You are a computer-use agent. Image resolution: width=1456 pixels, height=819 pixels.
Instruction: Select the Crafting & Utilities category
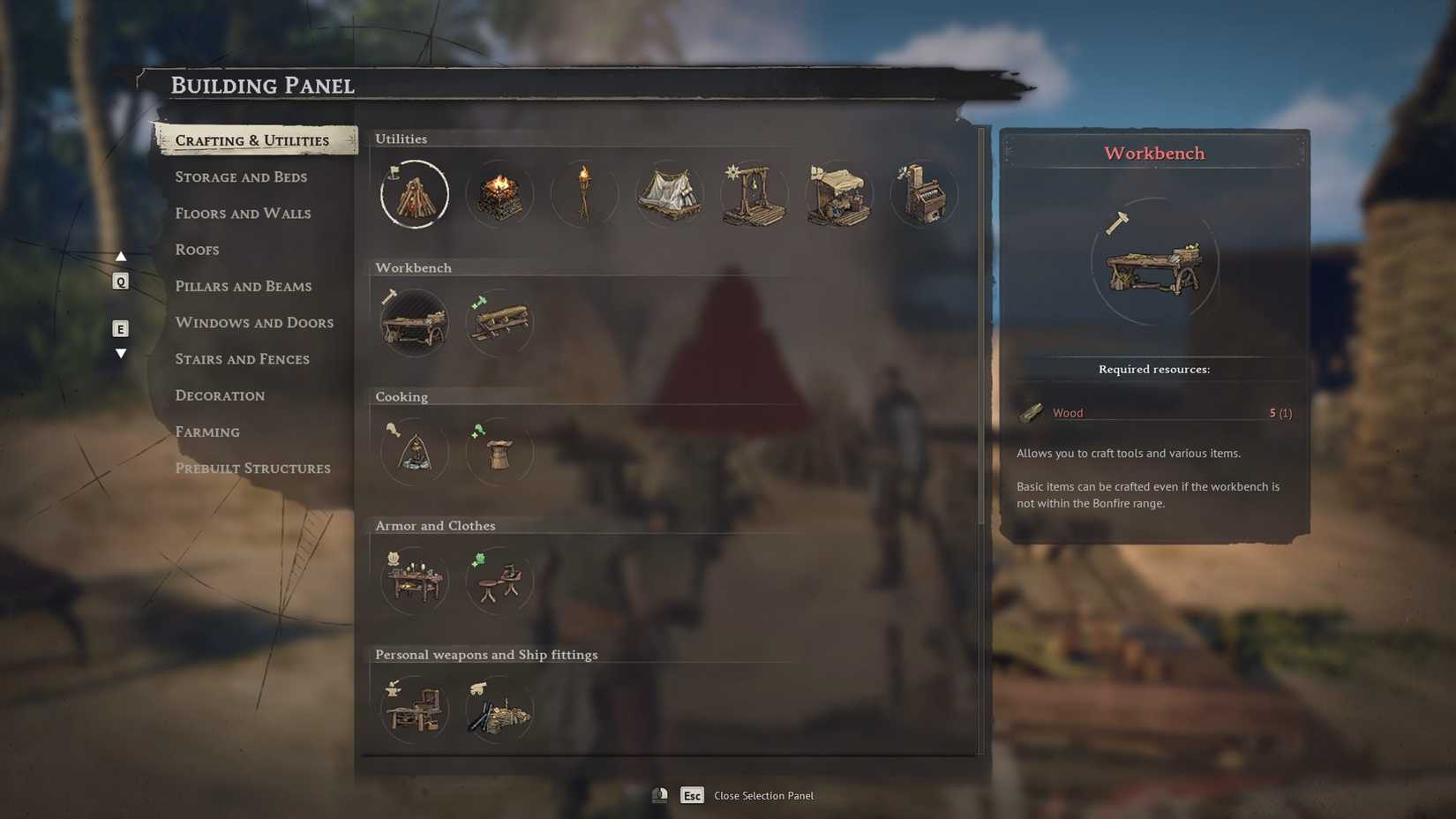(x=251, y=140)
